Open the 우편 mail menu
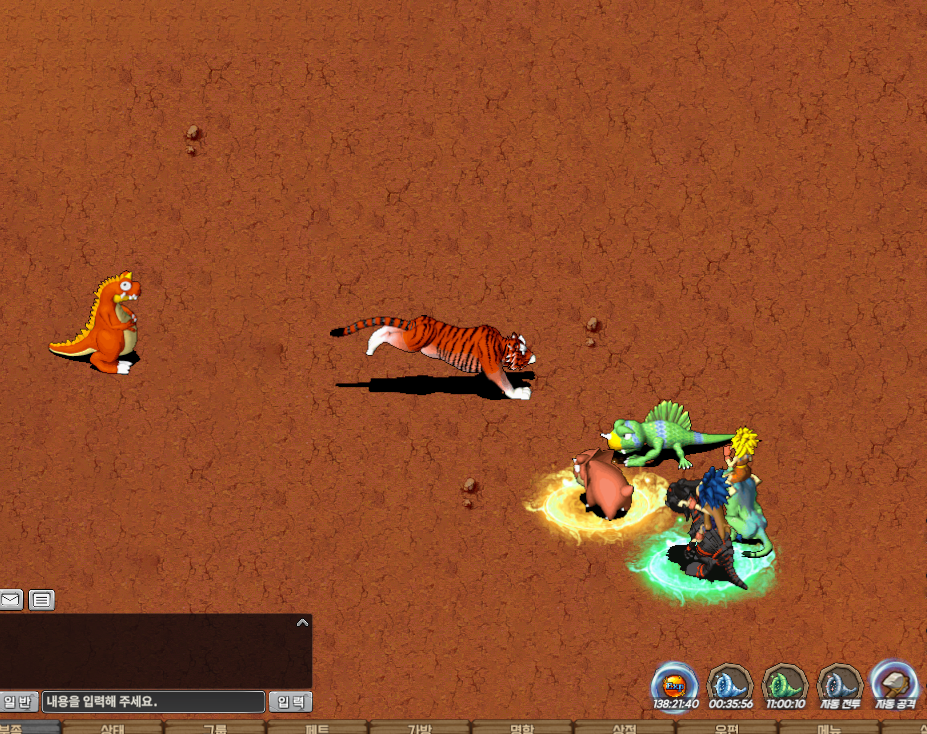The width and height of the screenshot is (927, 734). (727, 728)
